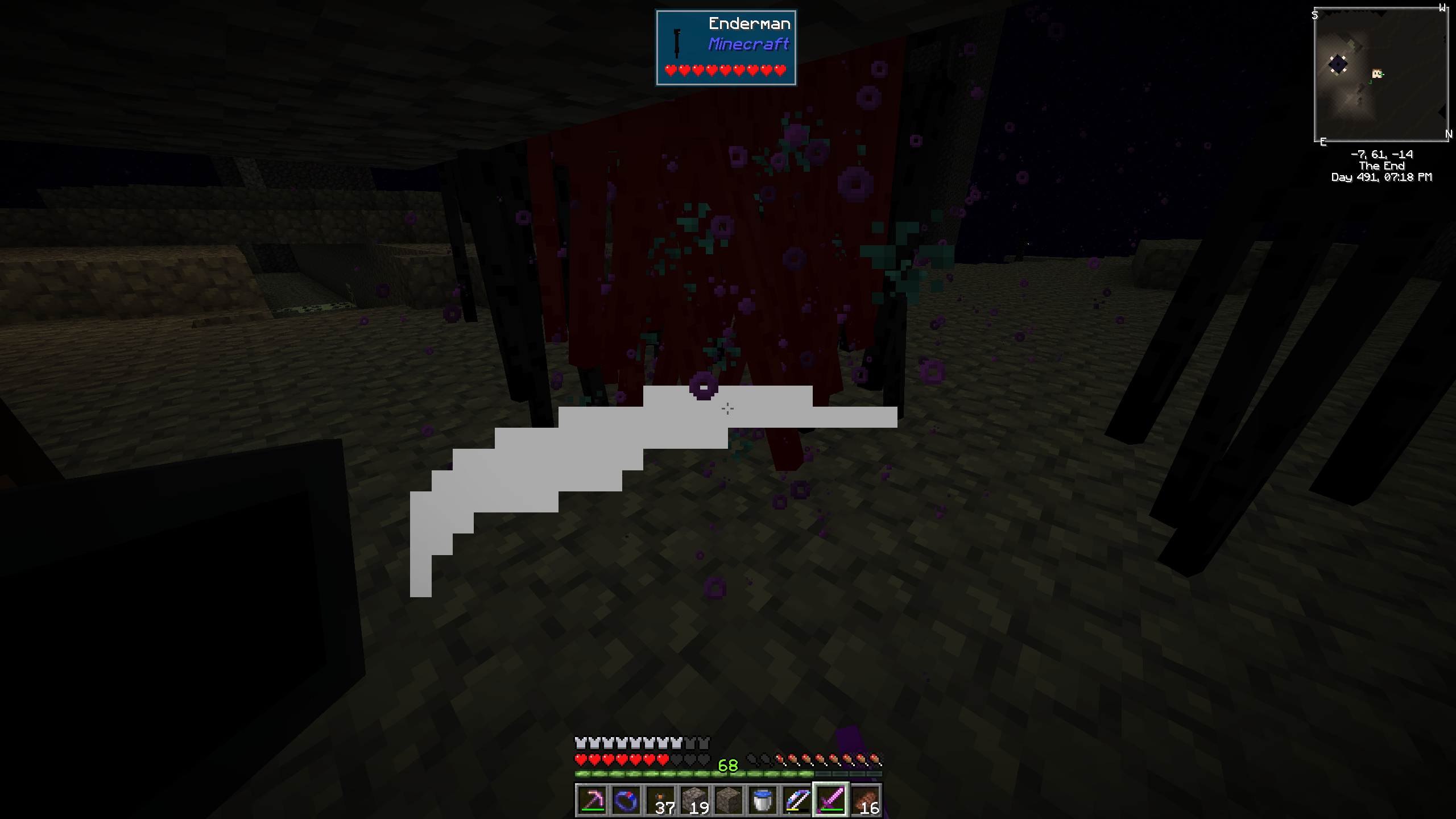Select the enchanted pickaxe hotbar slot

(592, 800)
